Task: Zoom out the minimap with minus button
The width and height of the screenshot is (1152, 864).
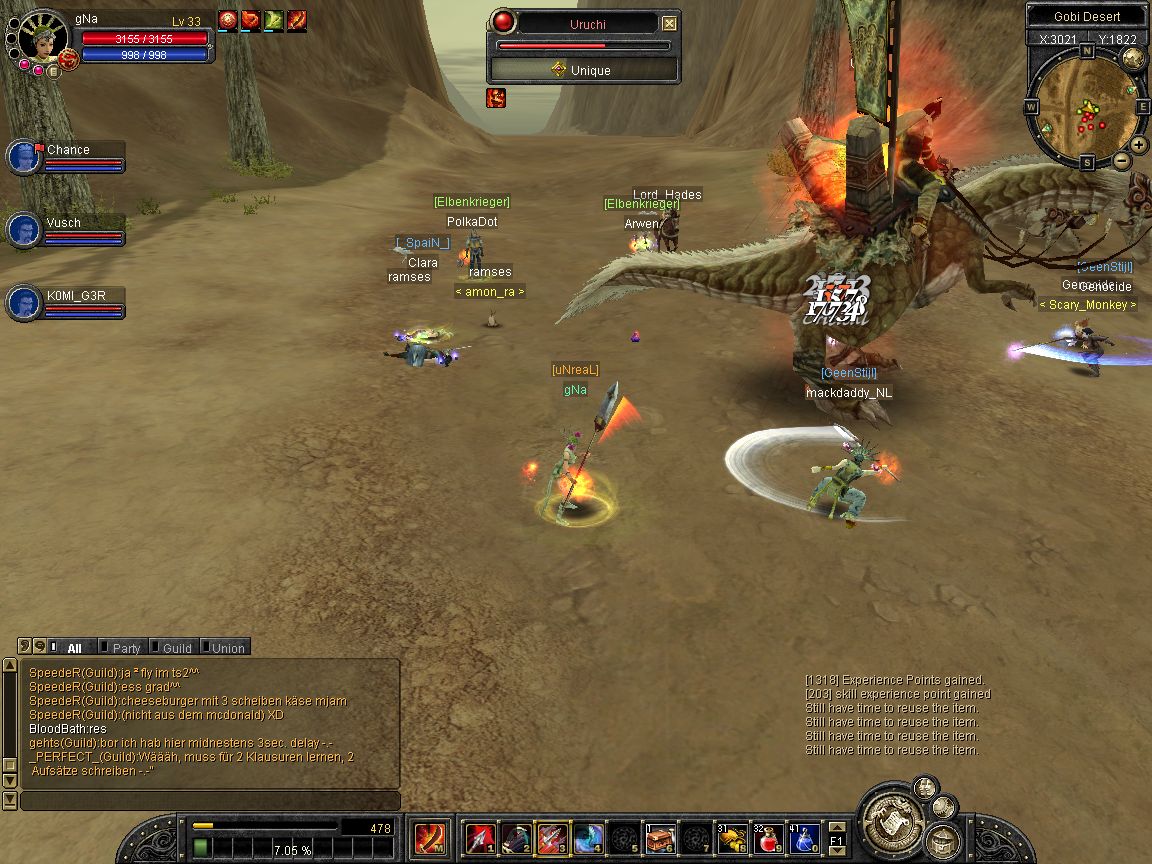Action: (x=1122, y=160)
